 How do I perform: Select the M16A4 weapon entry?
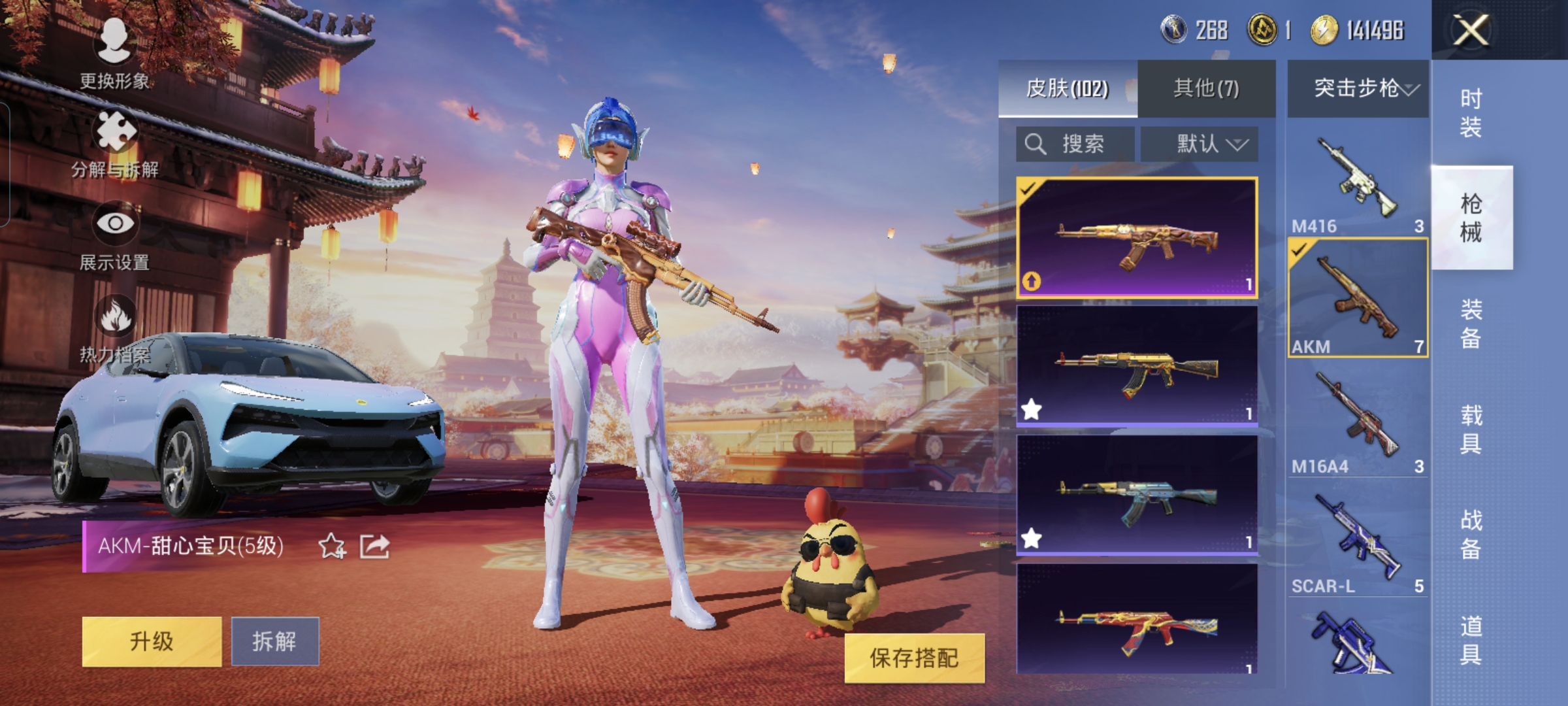[x=1358, y=422]
